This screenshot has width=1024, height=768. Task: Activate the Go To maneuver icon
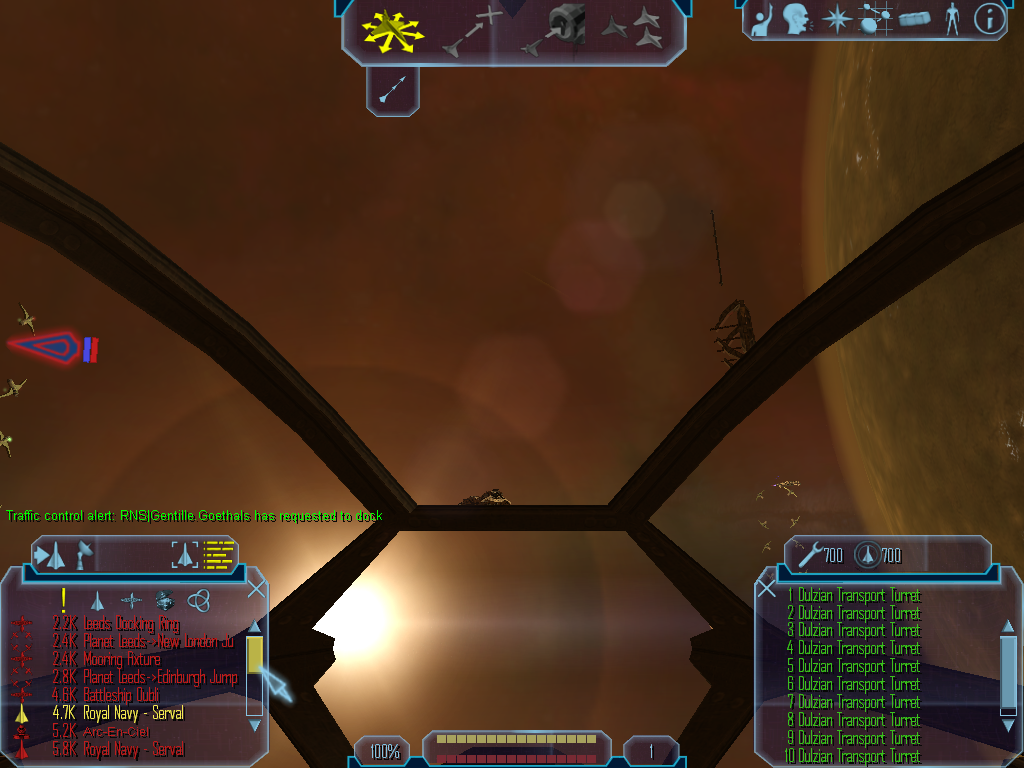(471, 31)
